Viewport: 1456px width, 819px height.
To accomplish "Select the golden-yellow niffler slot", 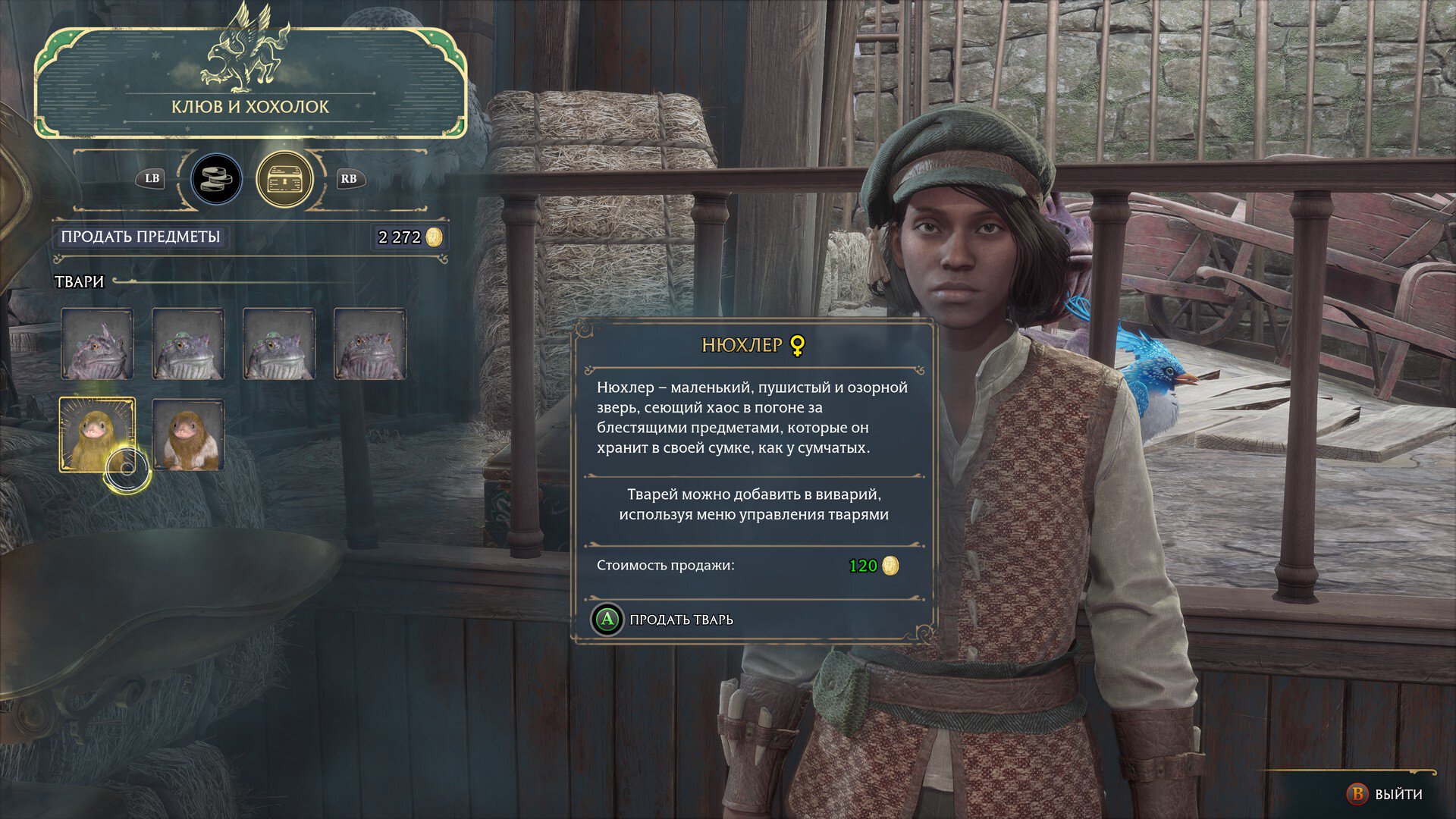I will 97,435.
